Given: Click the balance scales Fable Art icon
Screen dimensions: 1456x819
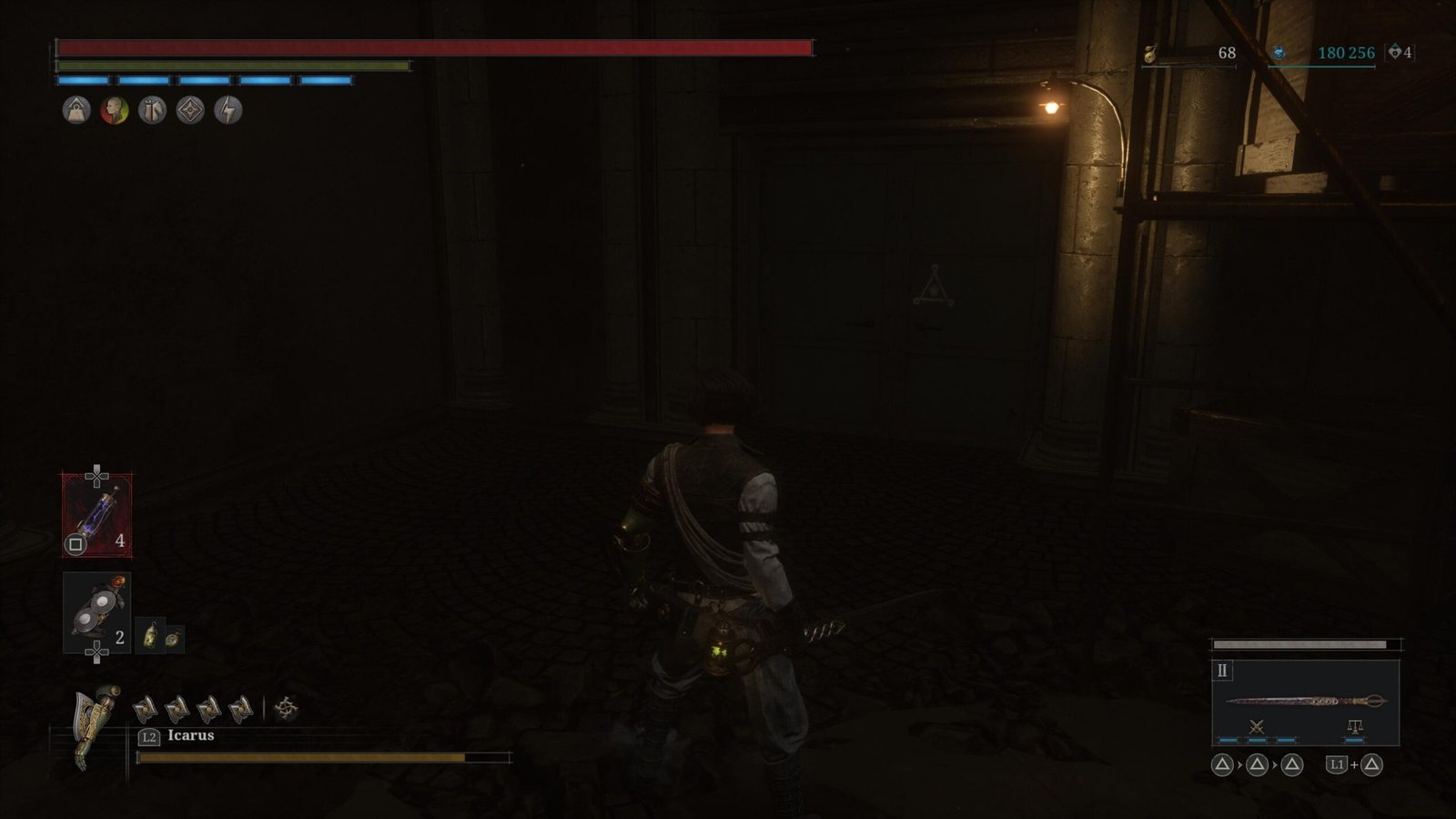Looking at the screenshot, I should (x=1354, y=726).
